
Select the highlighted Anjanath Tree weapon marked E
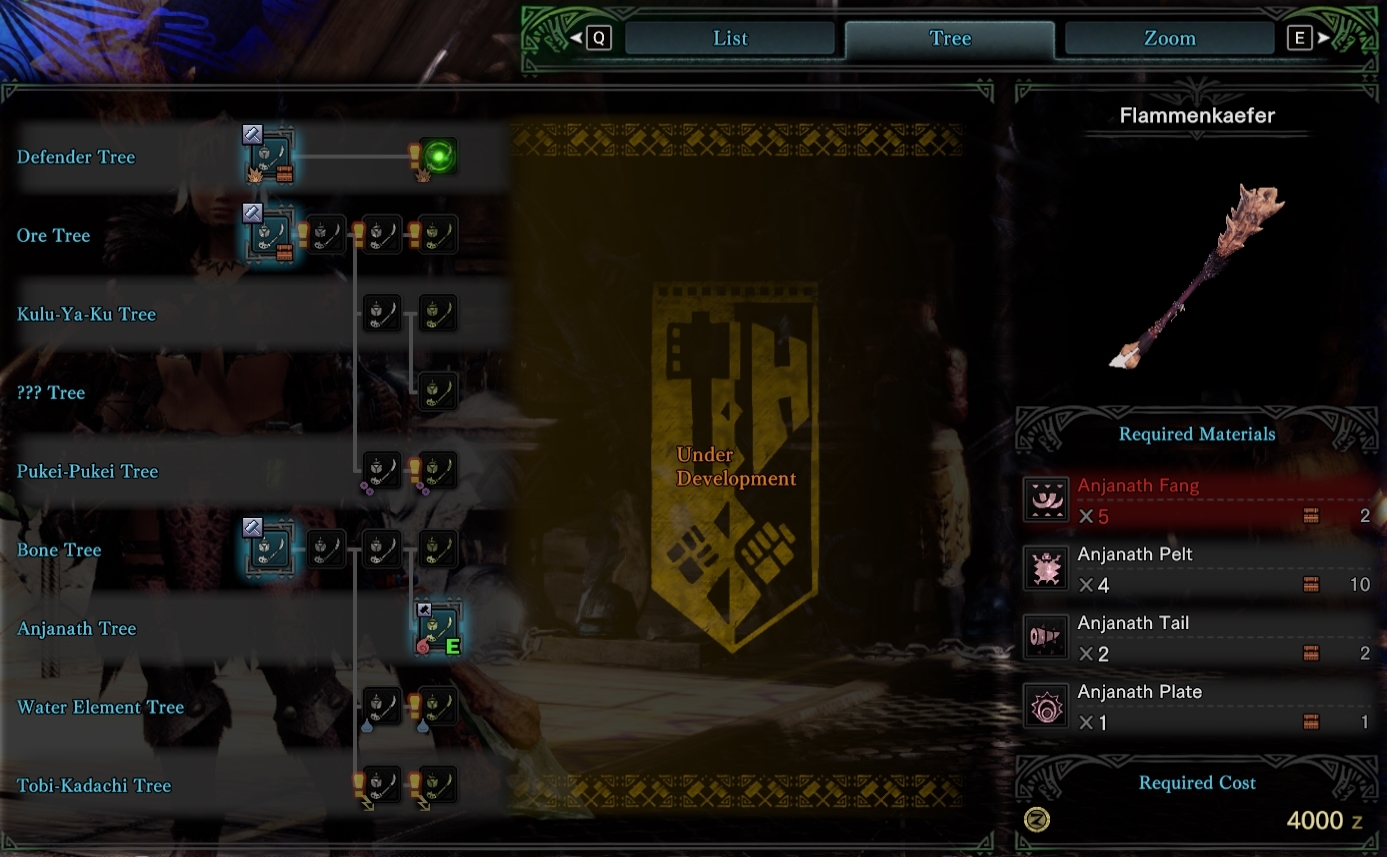[437, 627]
